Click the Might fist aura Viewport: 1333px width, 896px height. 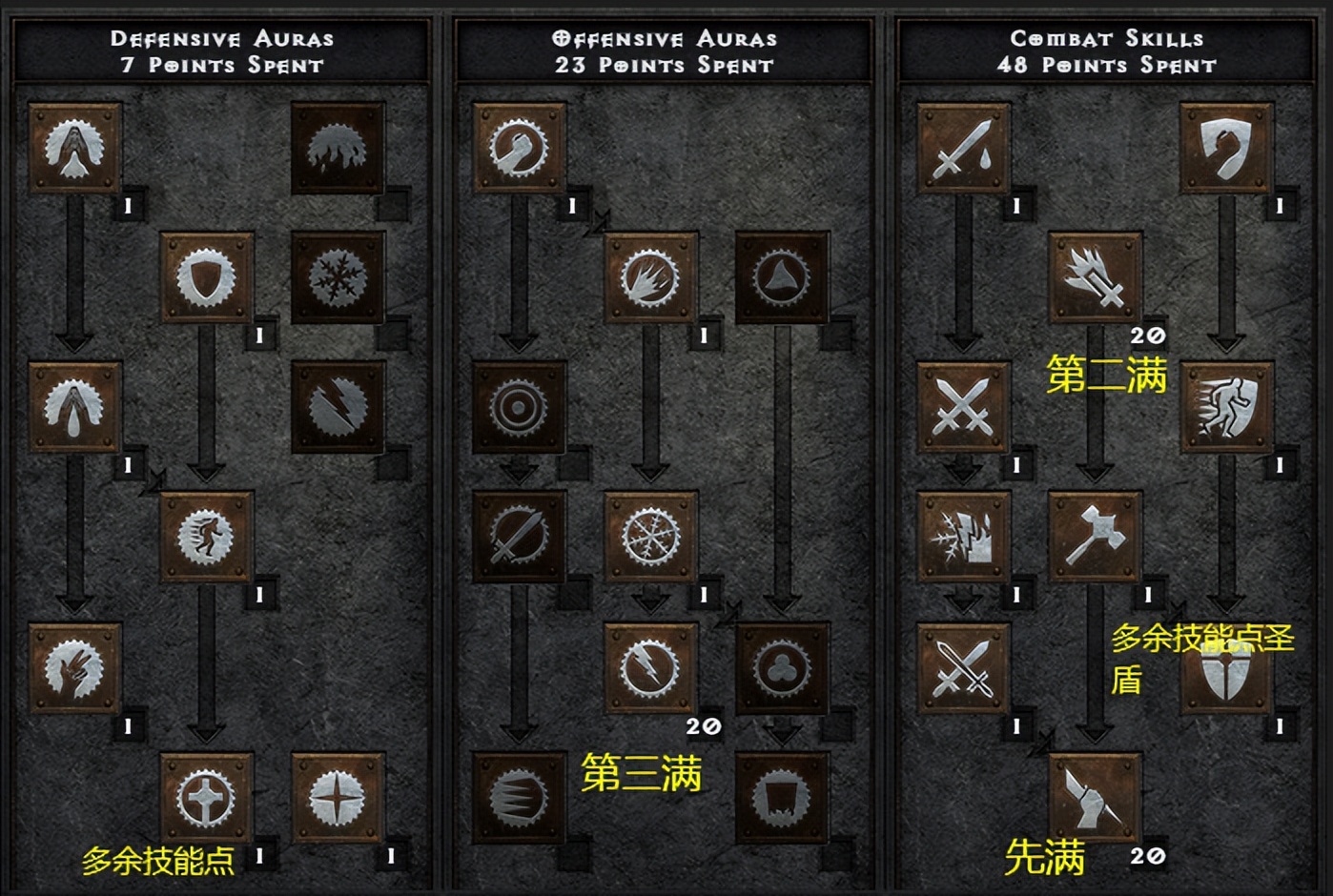pos(519,149)
